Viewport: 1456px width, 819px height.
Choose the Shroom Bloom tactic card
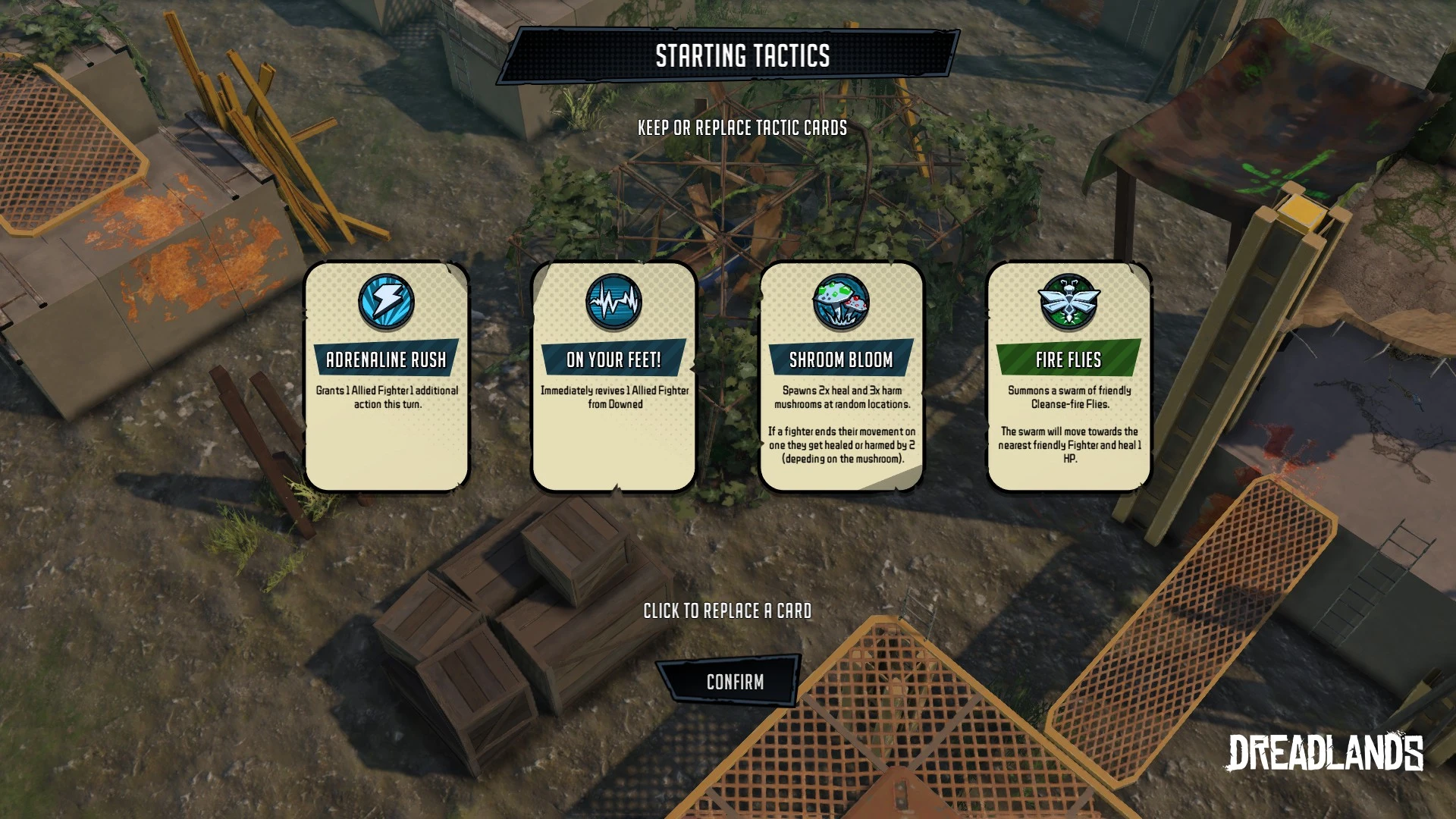pyautogui.click(x=842, y=377)
